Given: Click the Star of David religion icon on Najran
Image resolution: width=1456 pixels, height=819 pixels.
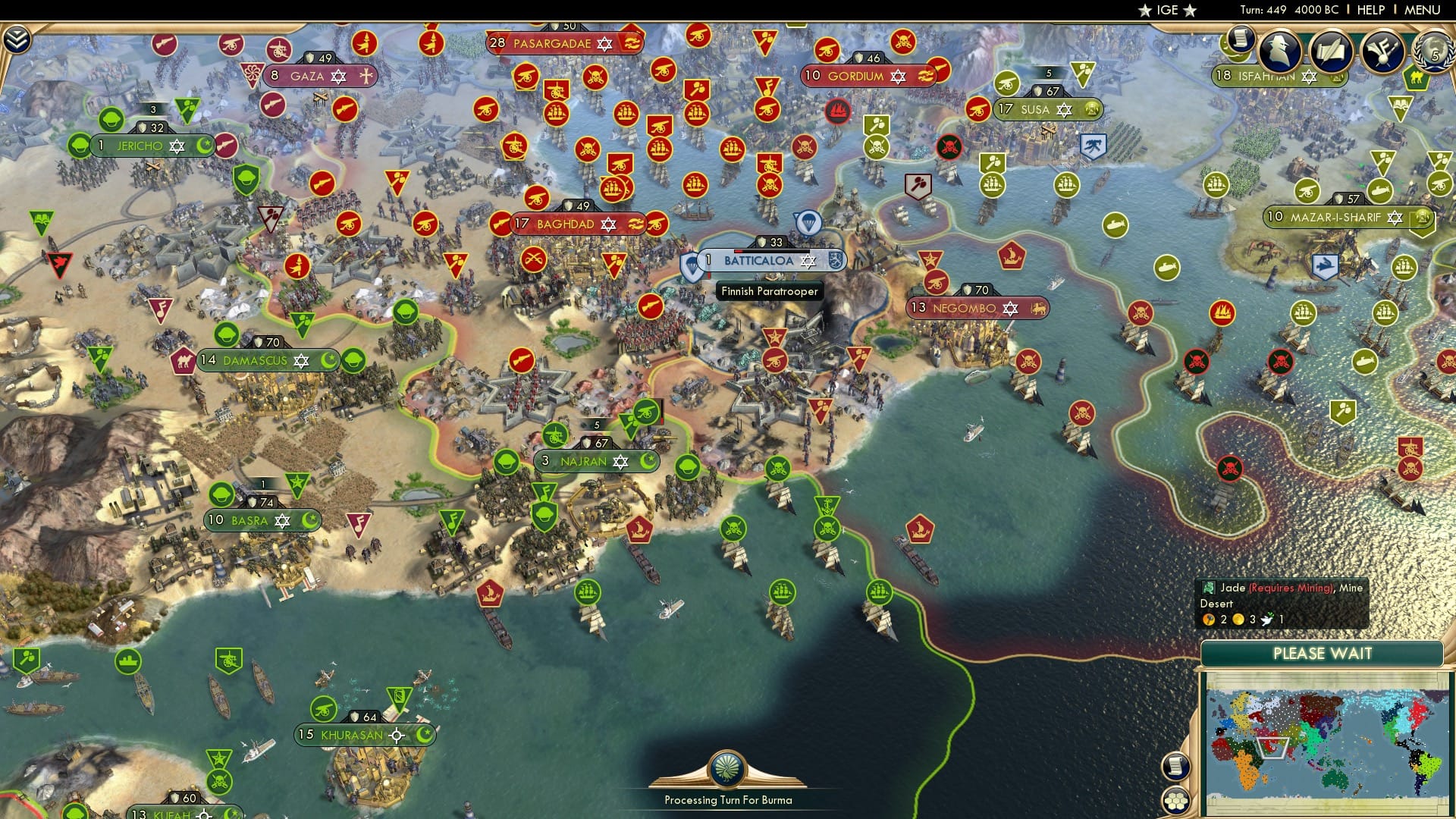Looking at the screenshot, I should pos(621,461).
